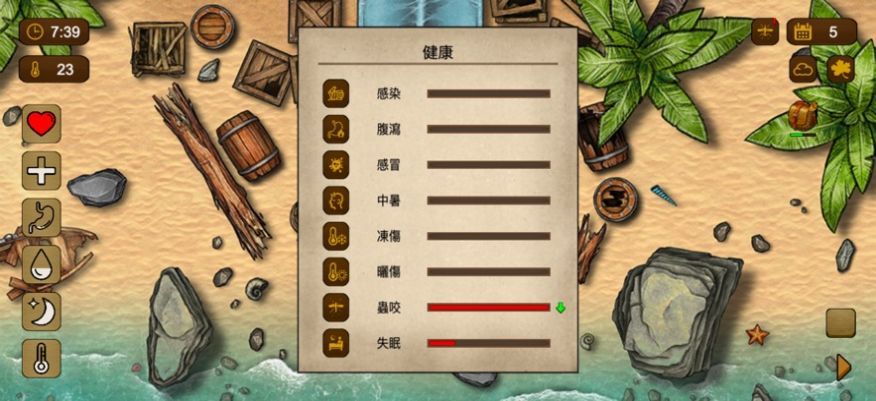Click the 感染 infection row icon
This screenshot has width=876, height=401.
tap(336, 93)
